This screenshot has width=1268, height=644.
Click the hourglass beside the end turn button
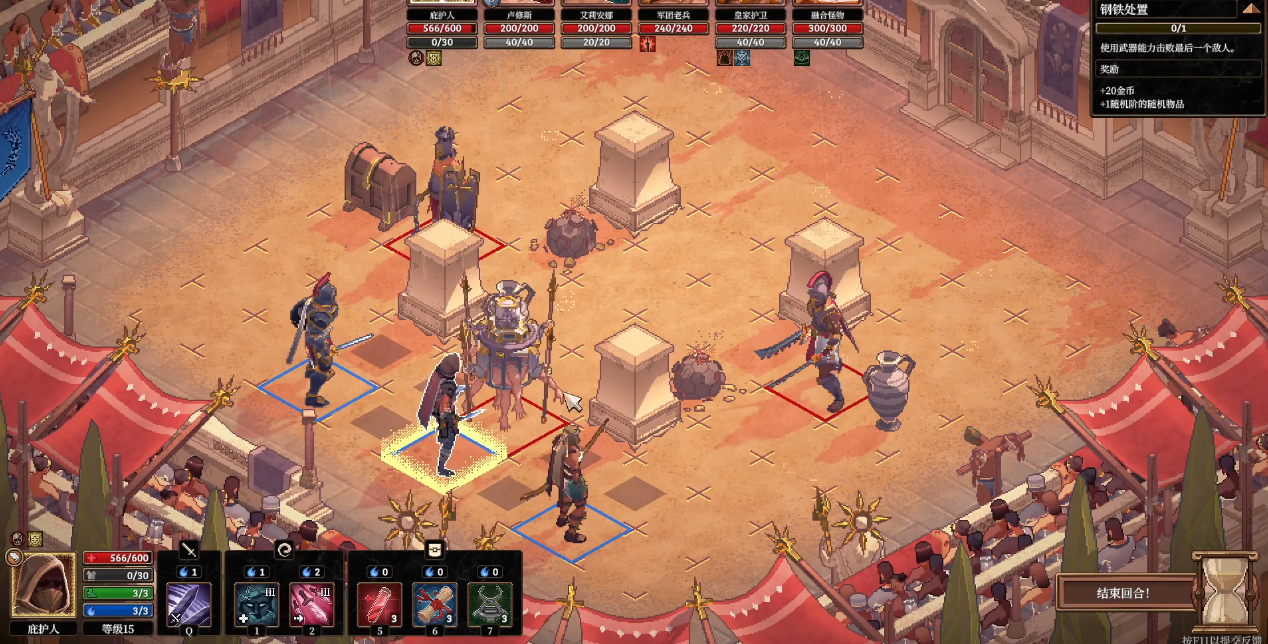[x=1223, y=592]
